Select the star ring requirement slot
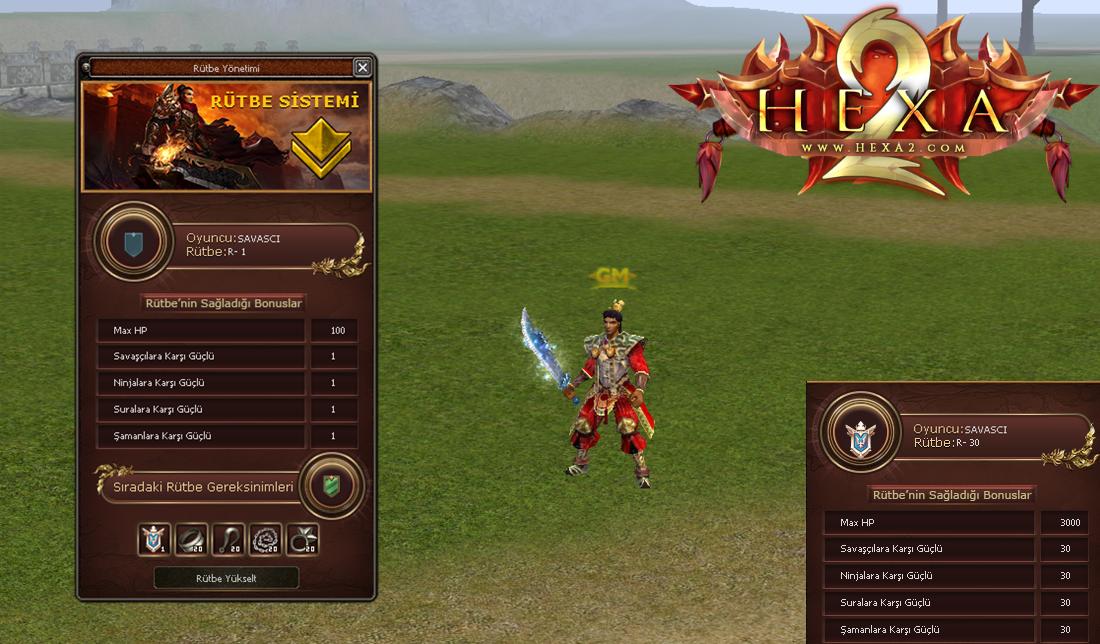This screenshot has width=1100, height=644. pyautogui.click(x=302, y=540)
